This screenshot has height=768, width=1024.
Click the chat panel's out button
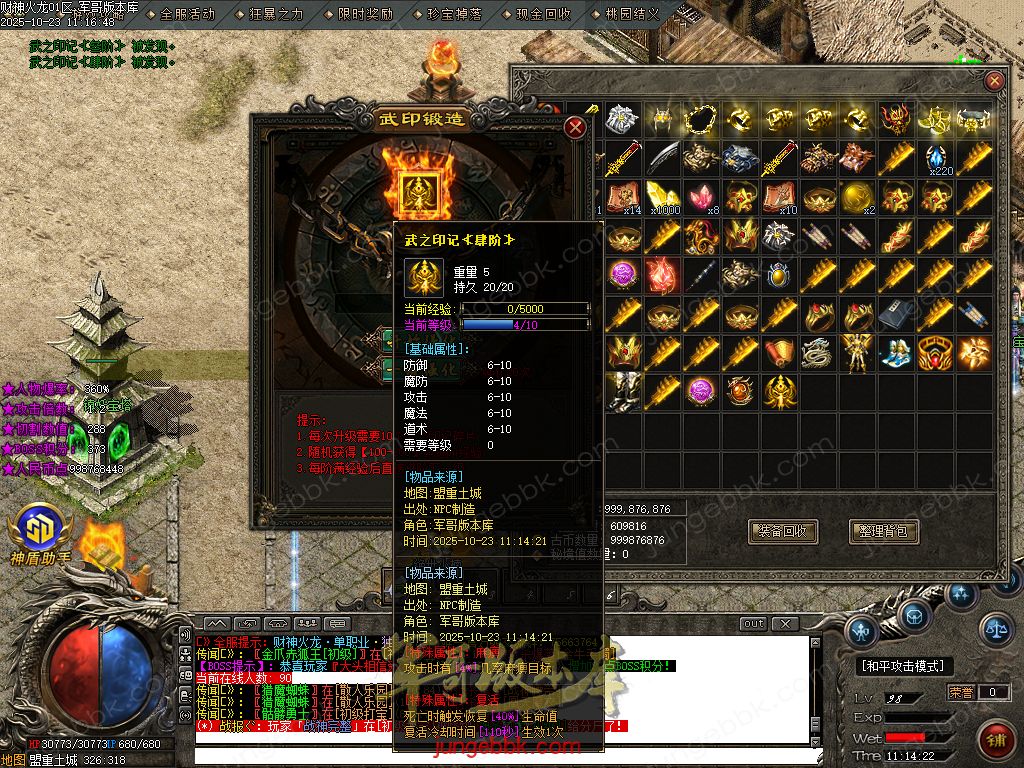pyautogui.click(x=754, y=624)
